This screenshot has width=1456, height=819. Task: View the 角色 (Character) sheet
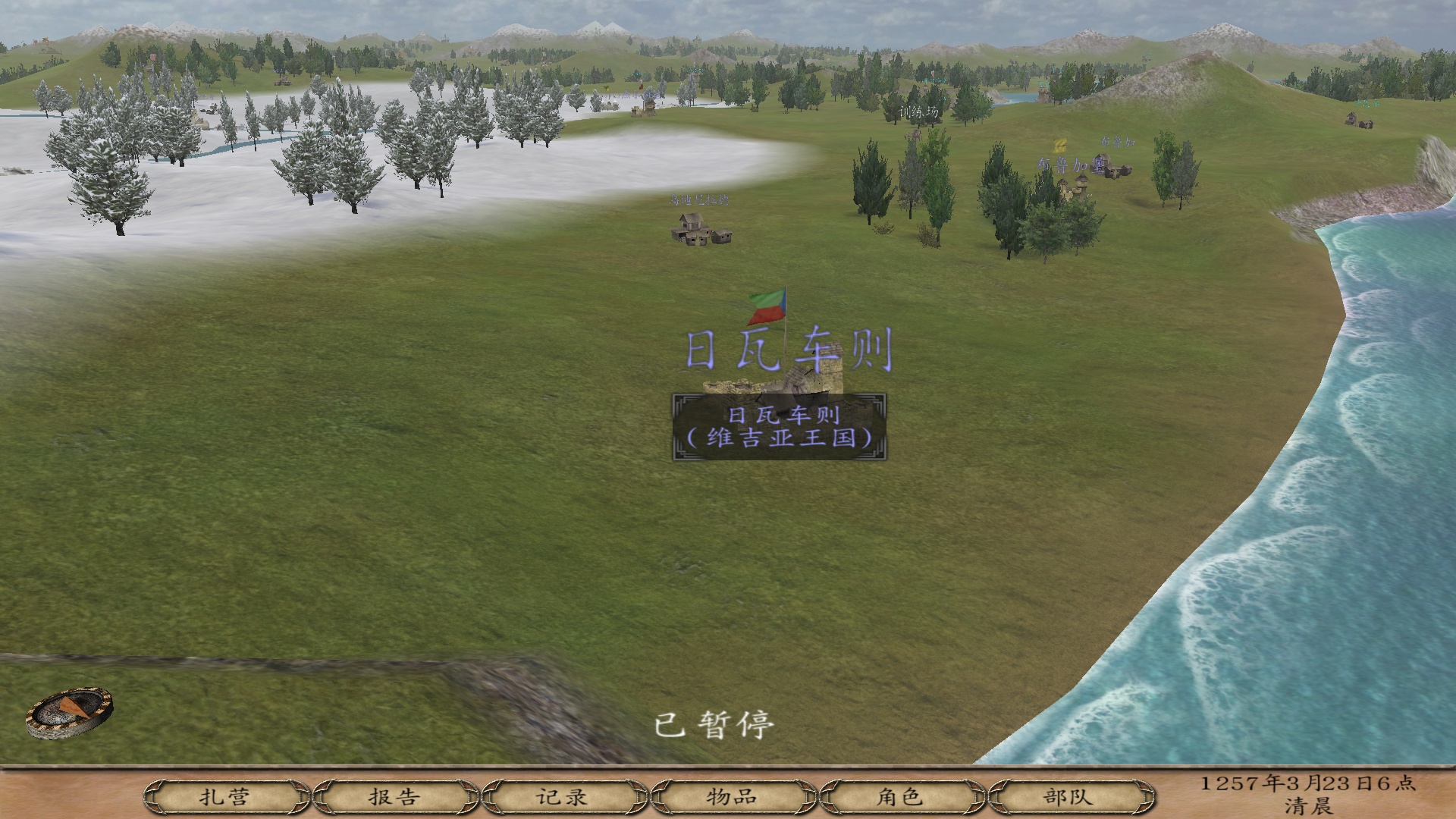click(x=900, y=797)
